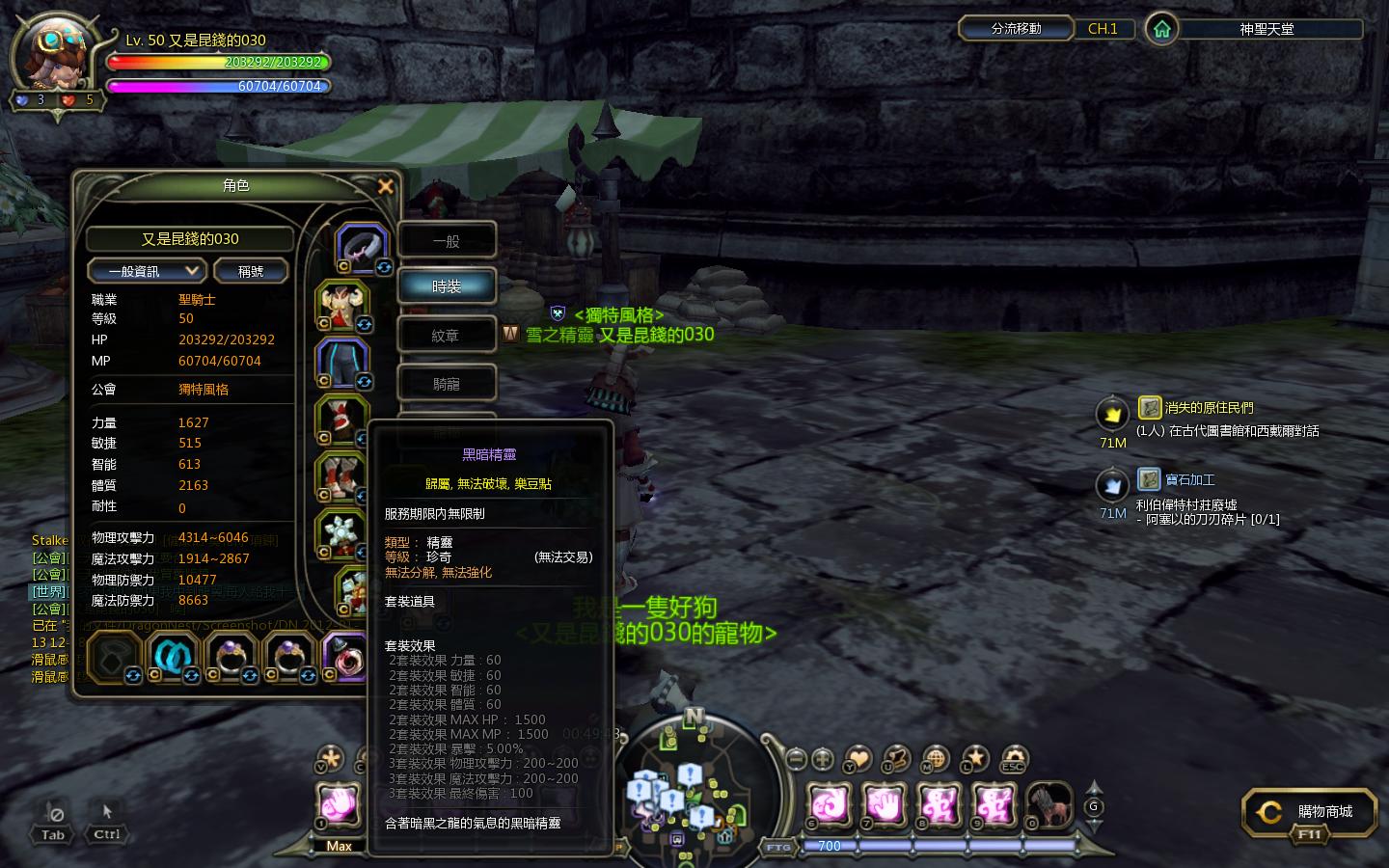Open the 一般資訊 dropdown
The image size is (1389, 868).
(147, 271)
